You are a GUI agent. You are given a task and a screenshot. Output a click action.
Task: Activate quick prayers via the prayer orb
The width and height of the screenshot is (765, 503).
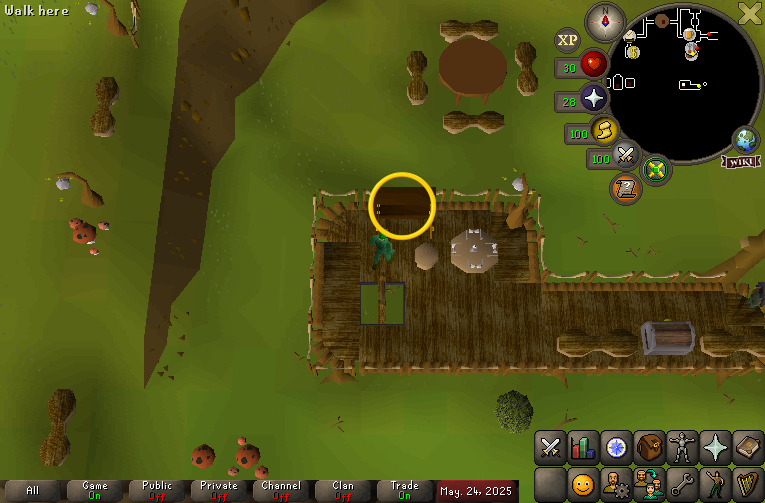pyautogui.click(x=595, y=99)
